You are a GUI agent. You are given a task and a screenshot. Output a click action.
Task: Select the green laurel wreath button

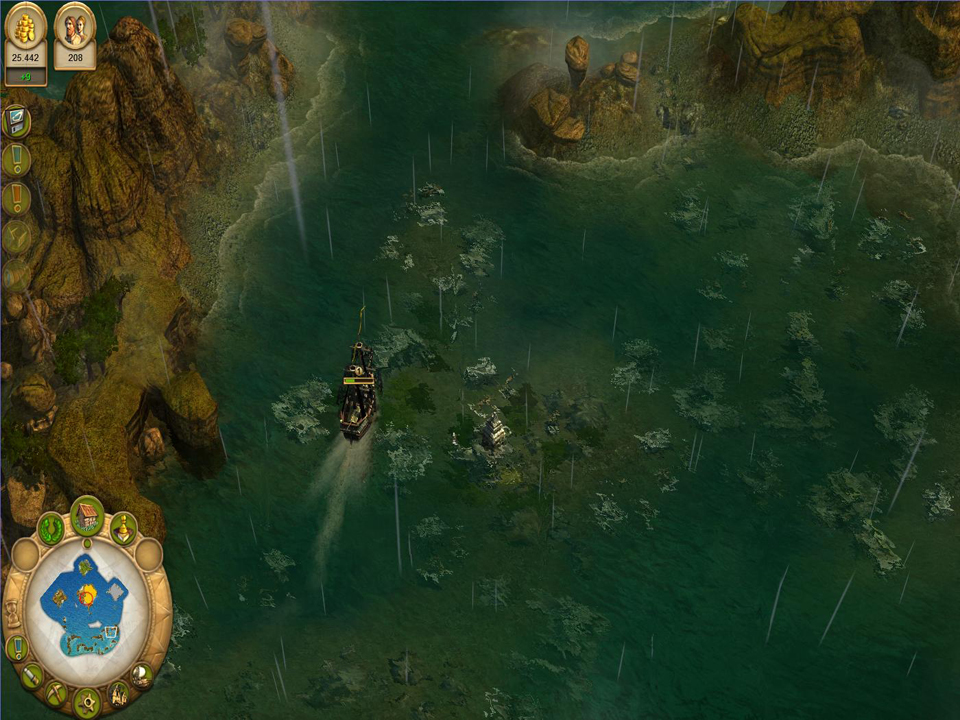[x=51, y=528]
